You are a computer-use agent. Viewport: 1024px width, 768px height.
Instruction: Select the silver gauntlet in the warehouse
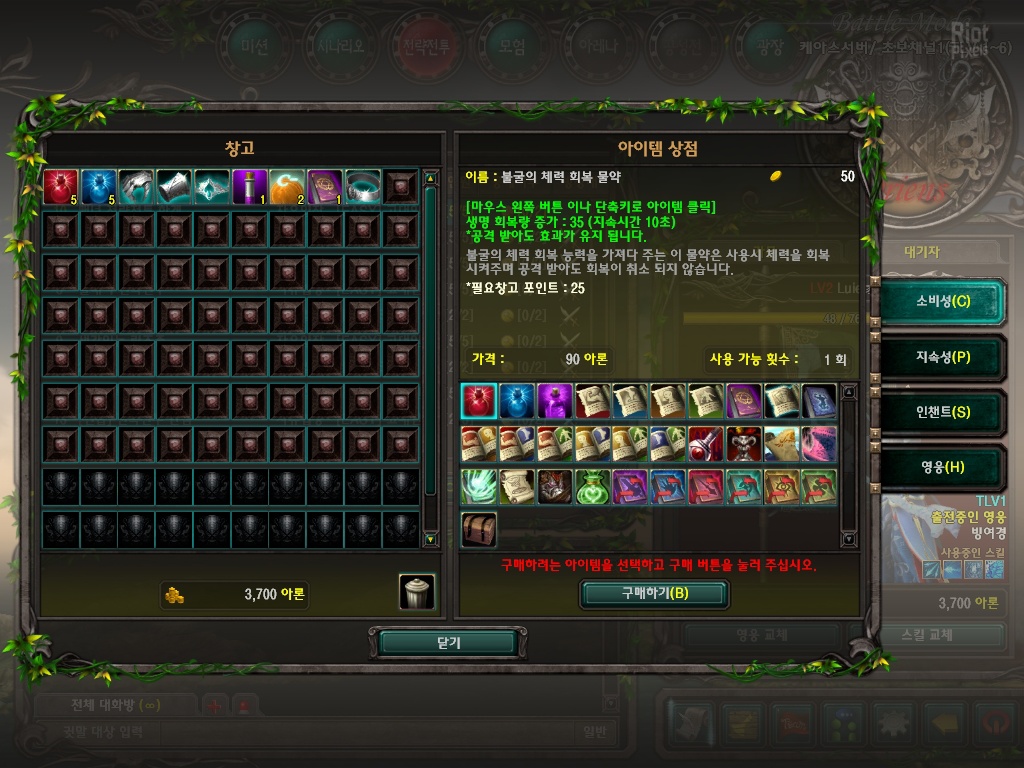[136, 186]
